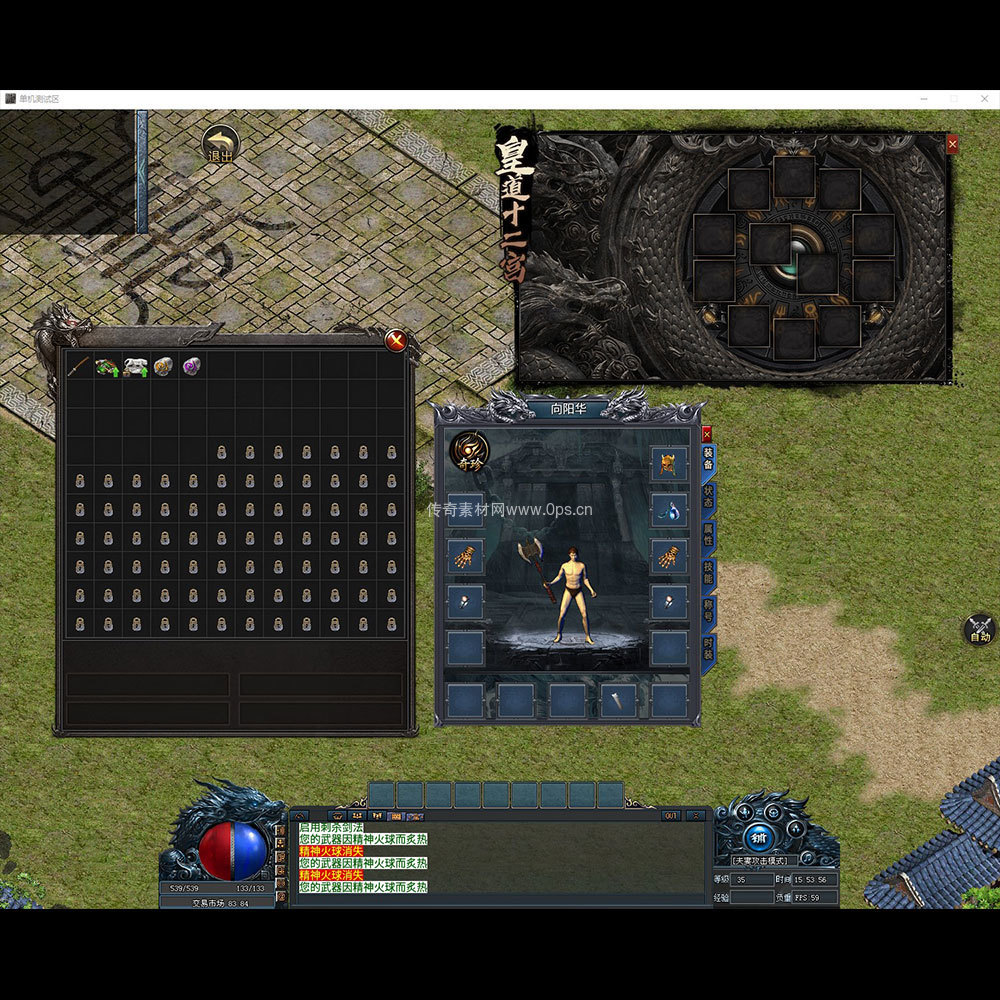Screen dimensions: 1000x1000
Task: Close the 皇道十二宫 panel
Action: 952,144
